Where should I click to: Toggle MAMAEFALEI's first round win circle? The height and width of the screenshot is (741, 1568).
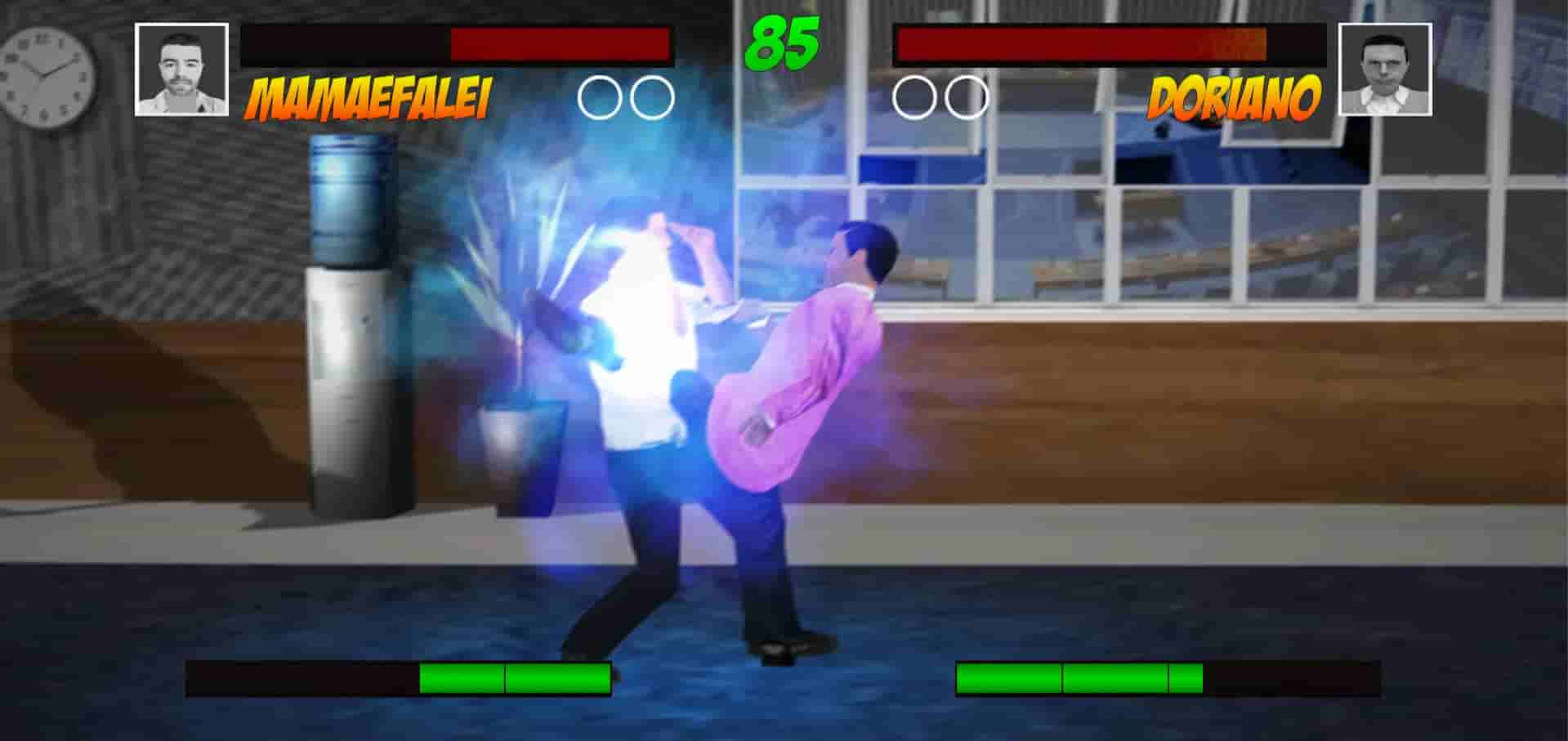[x=598, y=96]
